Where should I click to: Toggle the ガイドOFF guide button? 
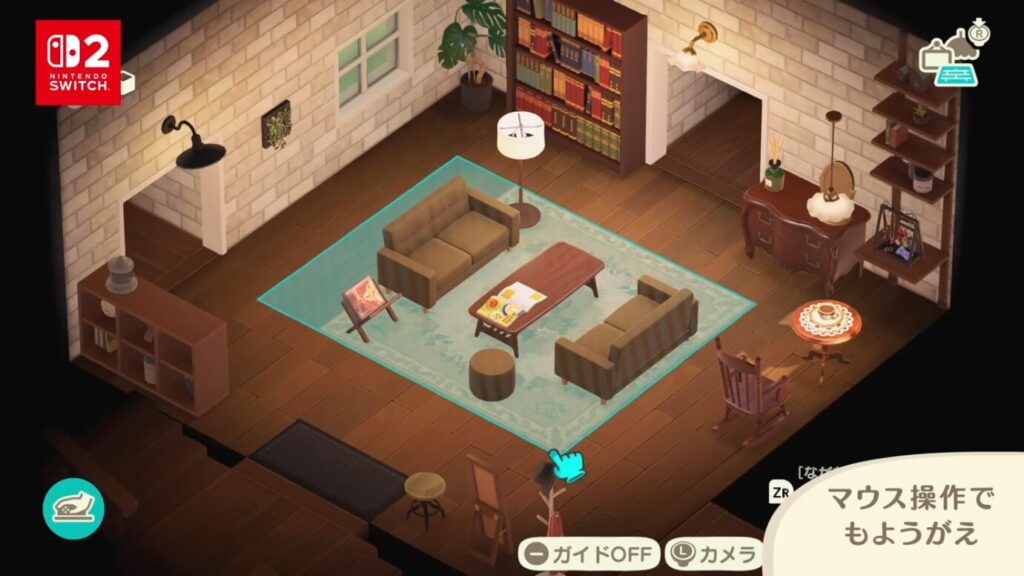click(x=588, y=553)
